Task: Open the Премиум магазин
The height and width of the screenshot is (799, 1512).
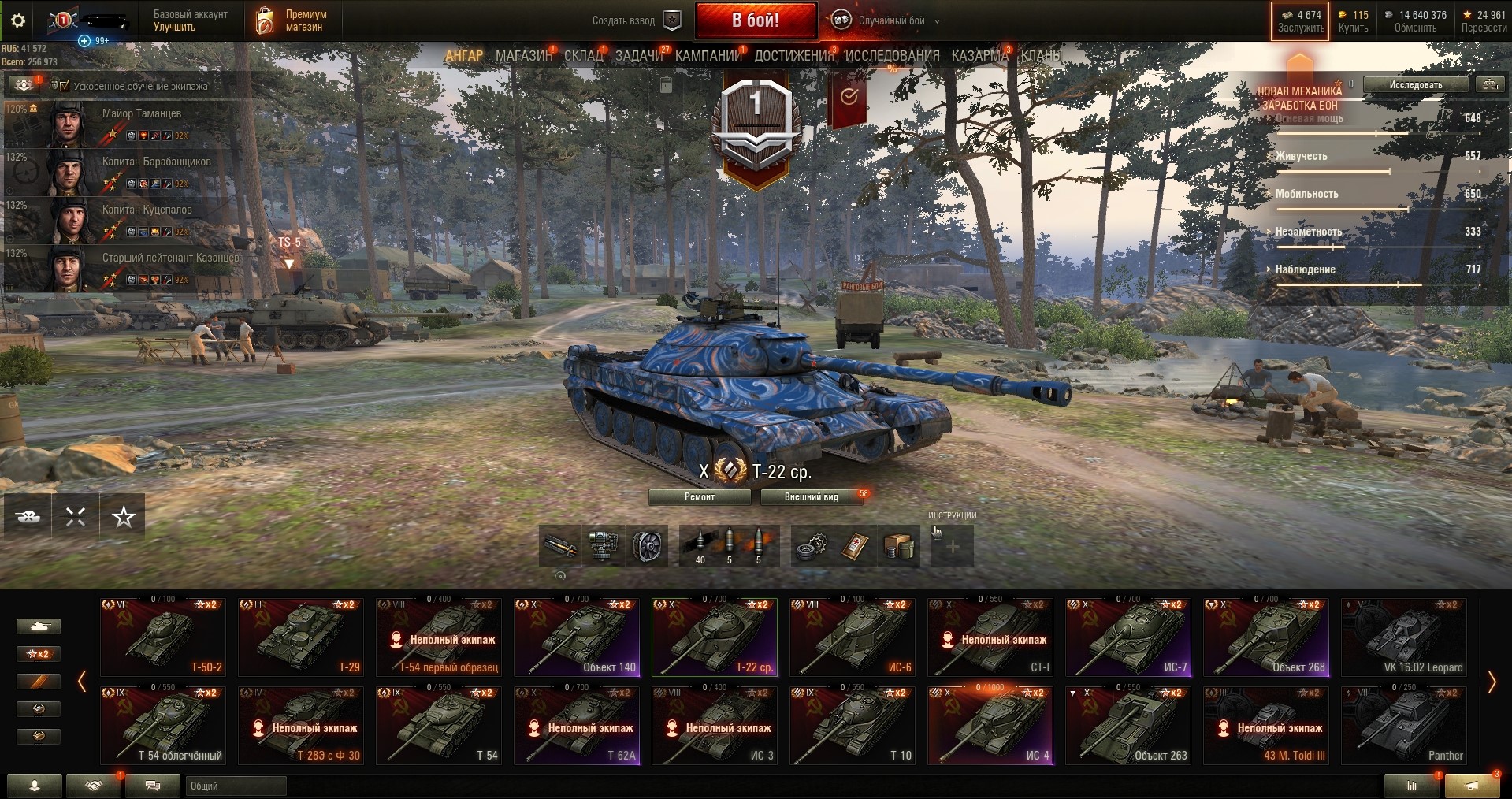Action: (292, 21)
